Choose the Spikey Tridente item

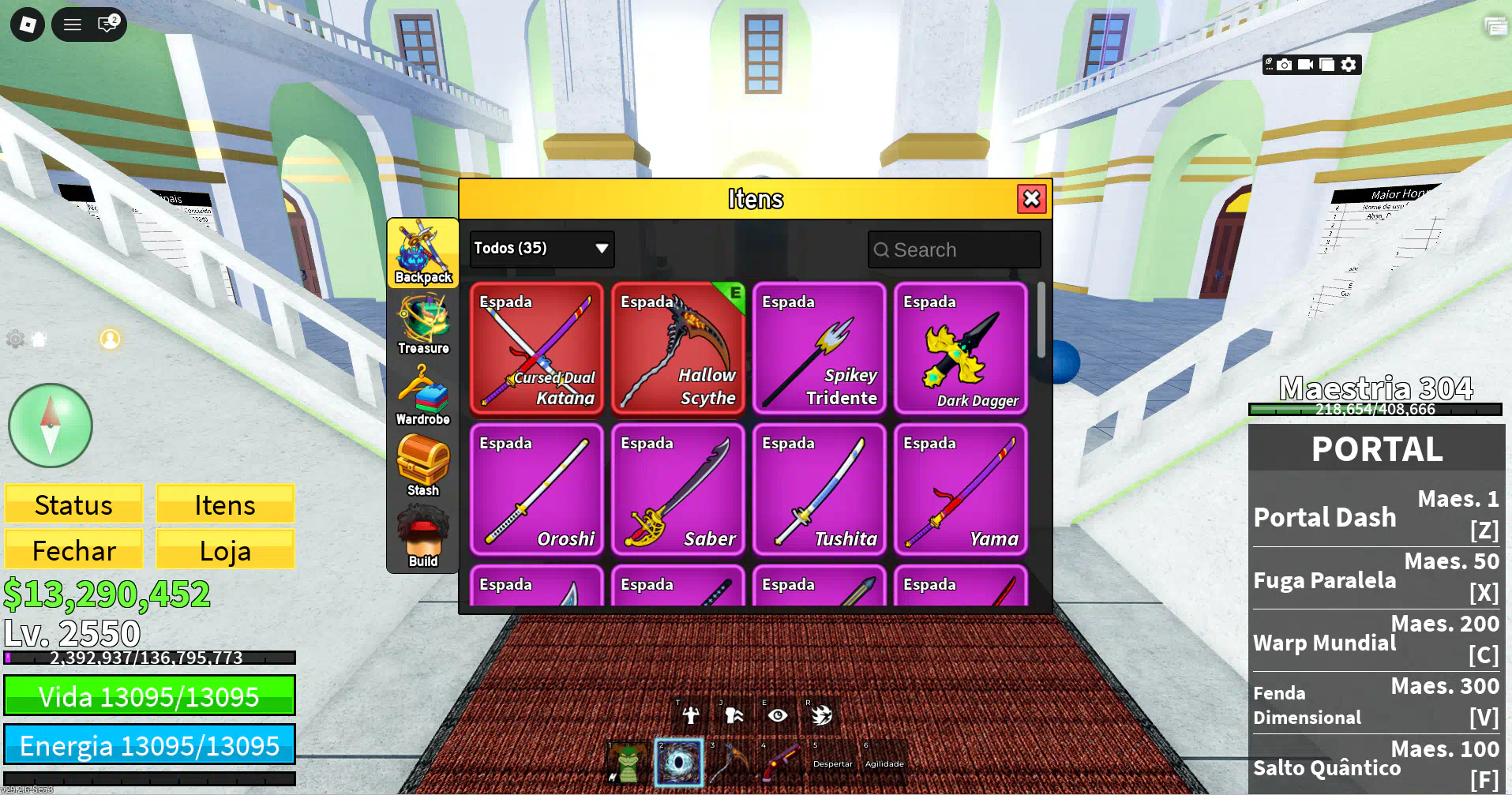pos(820,348)
